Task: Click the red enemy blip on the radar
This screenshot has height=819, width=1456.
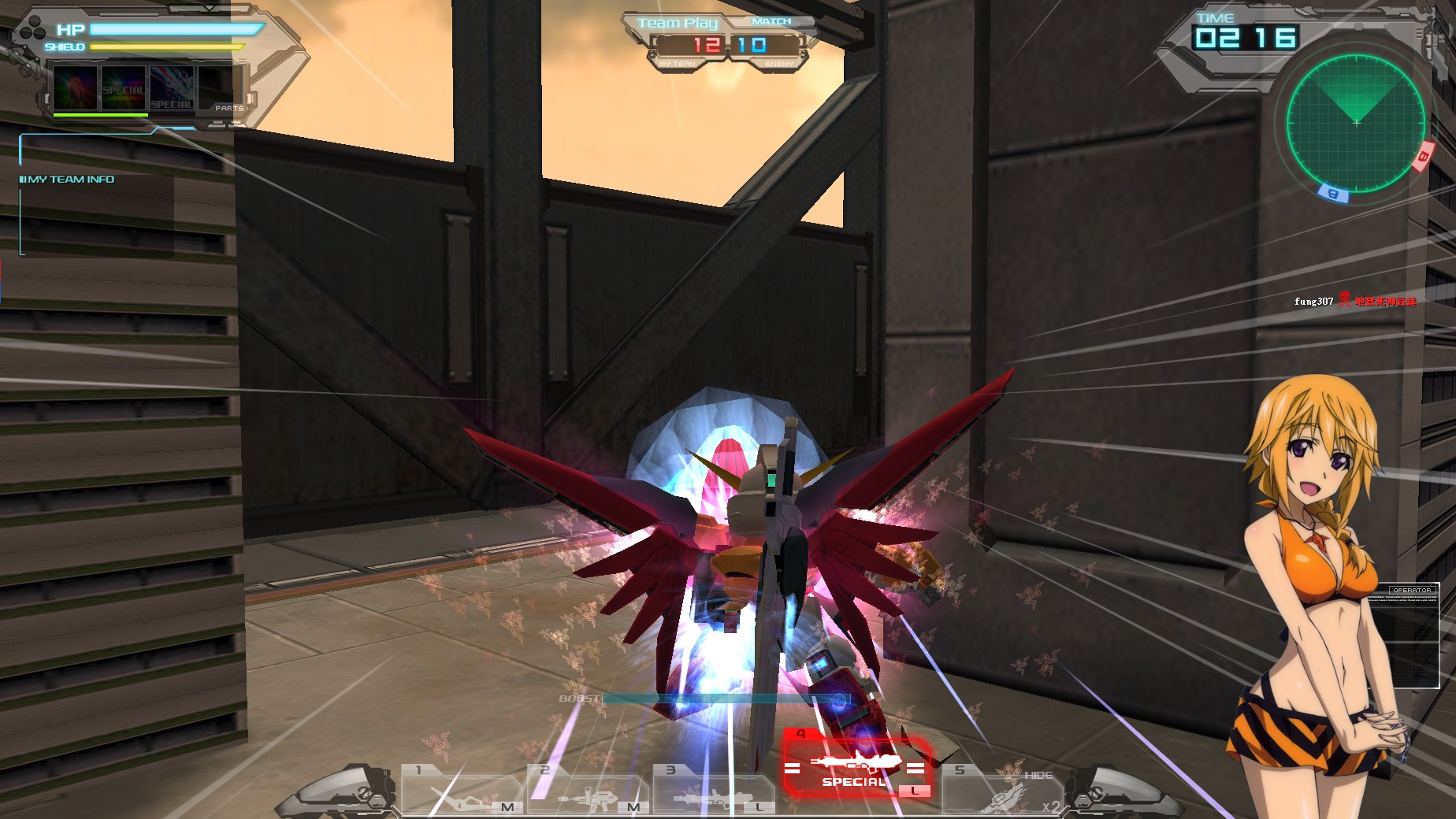Action: (x=1424, y=156)
